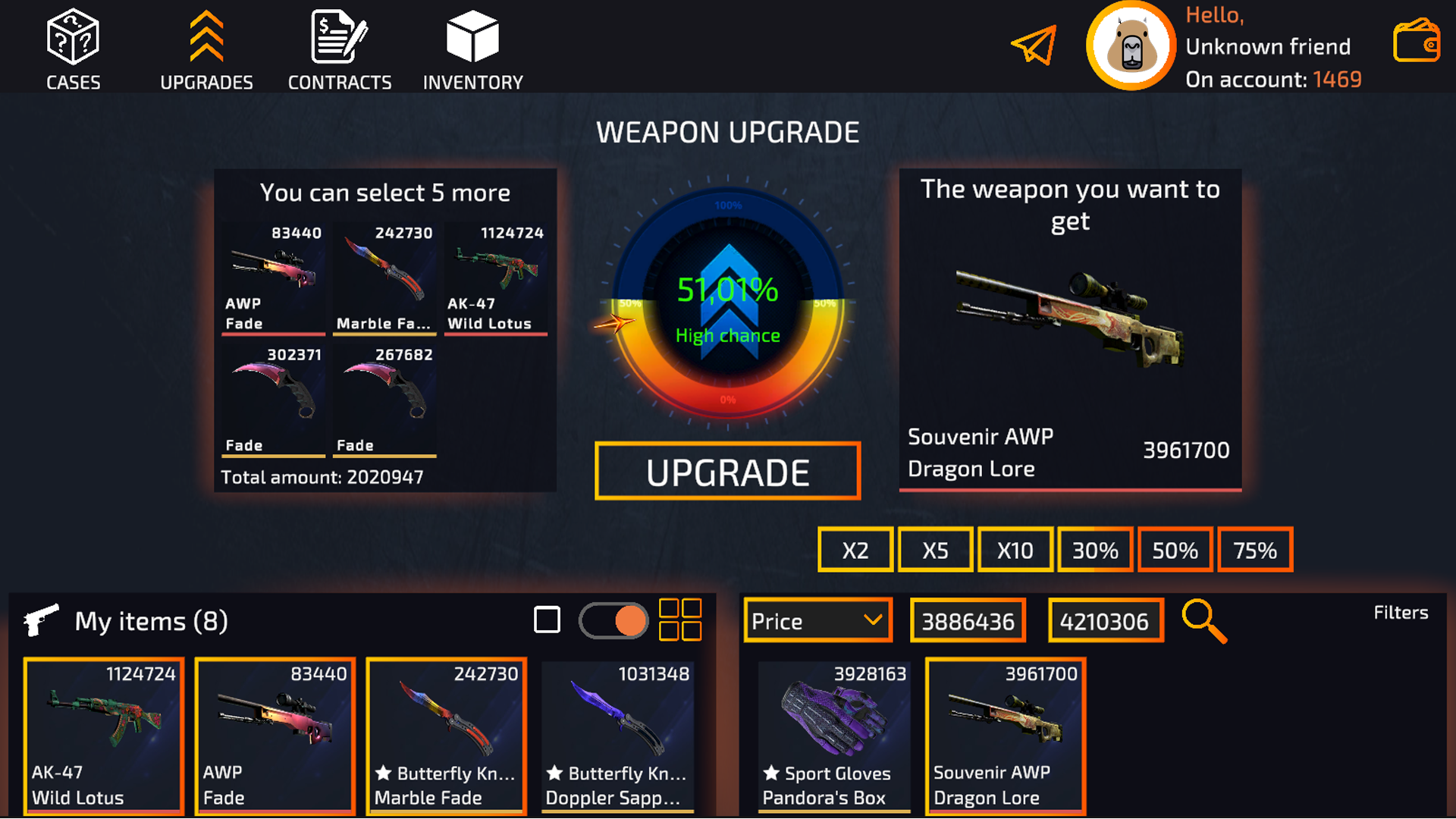1456x819 pixels.
Task: Click the paper plane share icon
Action: (1033, 45)
